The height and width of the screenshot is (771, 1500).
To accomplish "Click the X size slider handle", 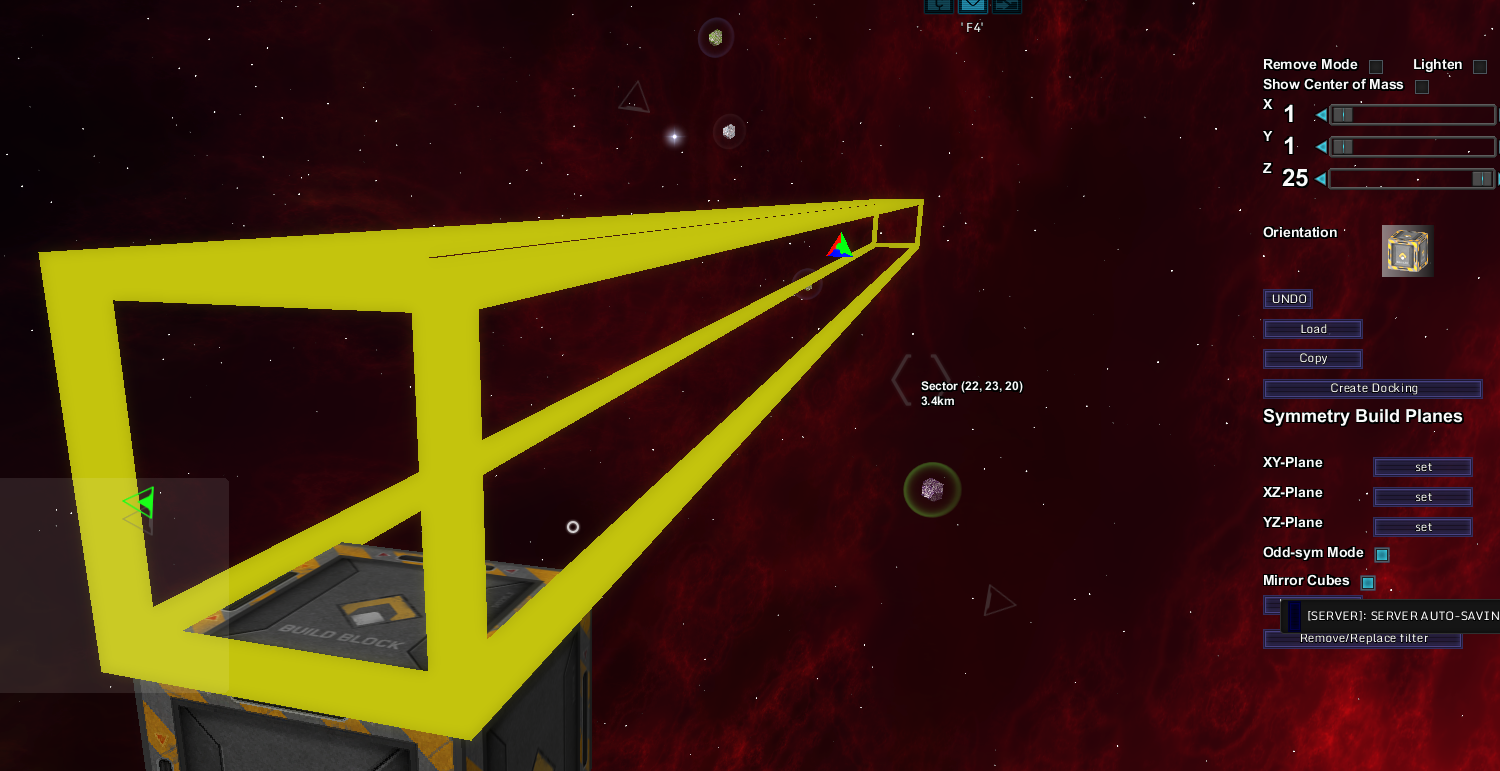I will tap(1343, 115).
